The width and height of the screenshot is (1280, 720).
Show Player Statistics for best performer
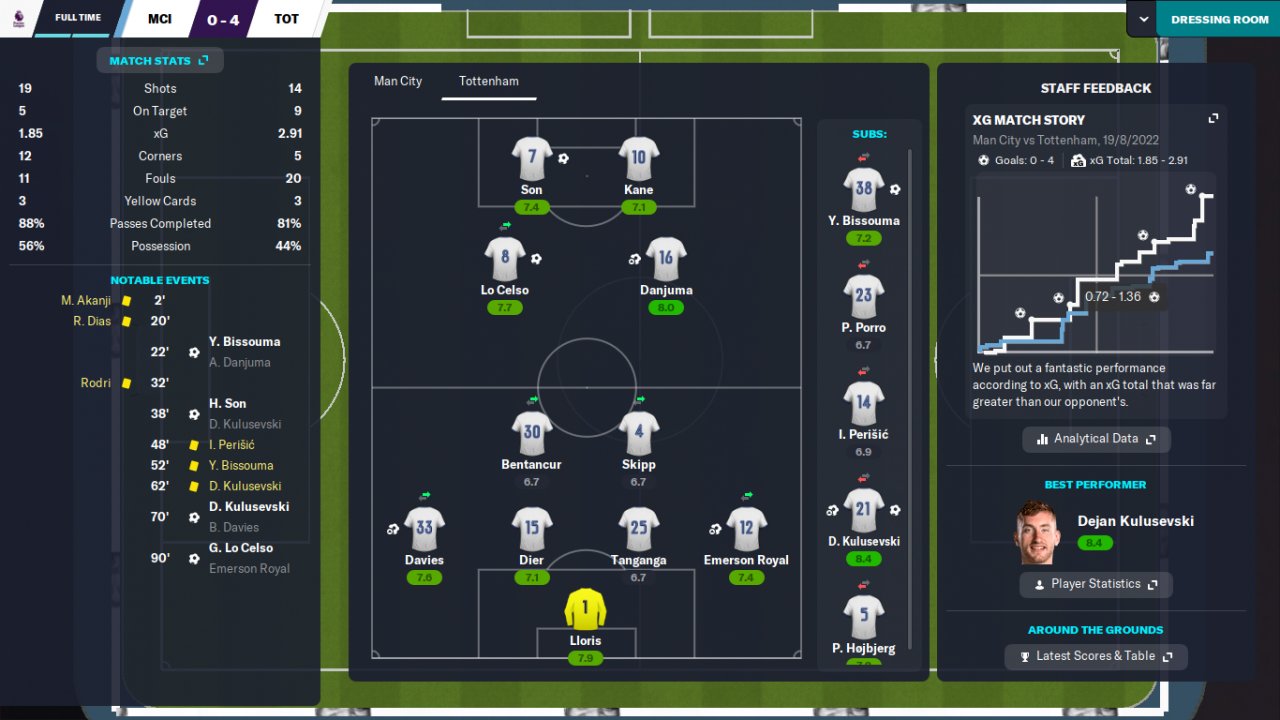(x=1096, y=584)
